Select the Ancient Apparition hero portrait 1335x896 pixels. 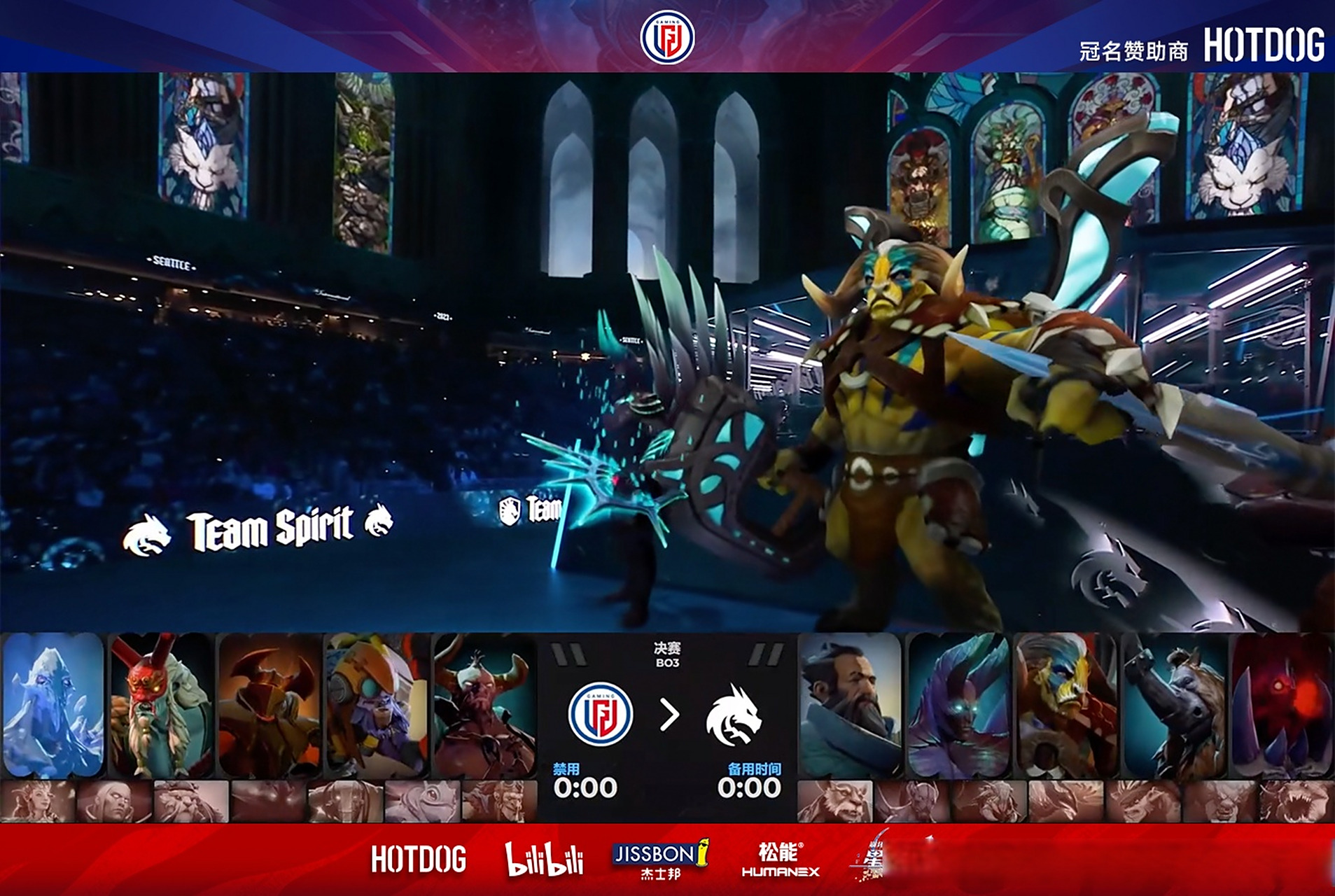point(53,705)
